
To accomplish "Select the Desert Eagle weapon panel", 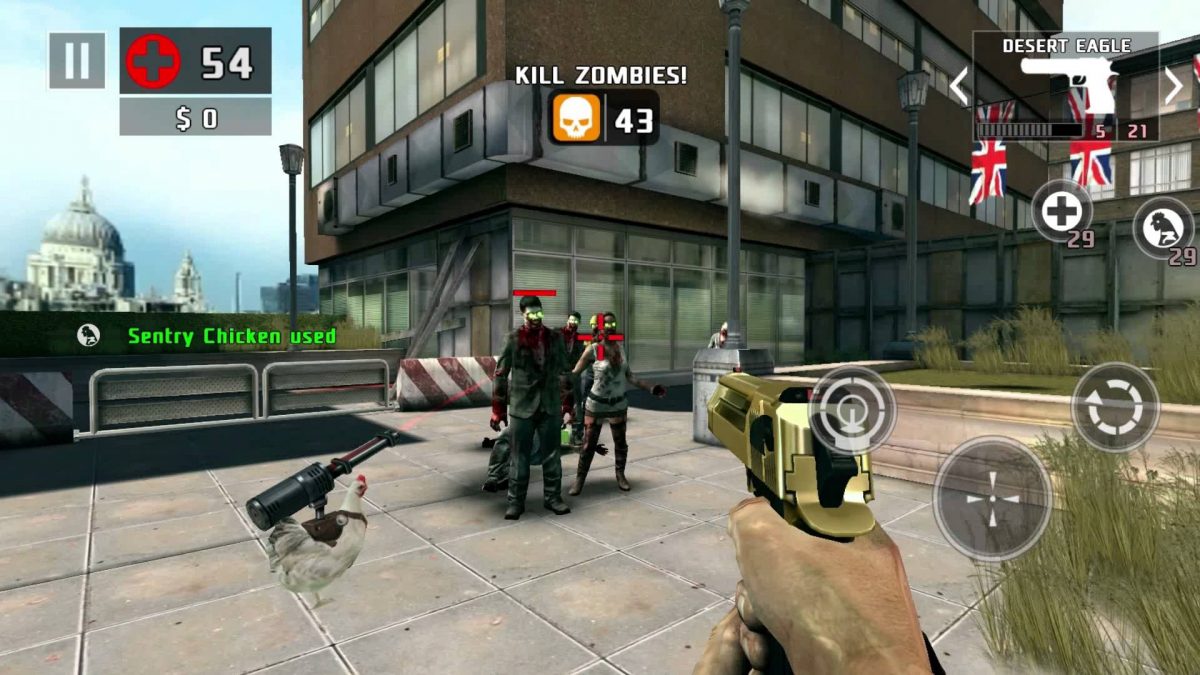I will coord(1065,87).
